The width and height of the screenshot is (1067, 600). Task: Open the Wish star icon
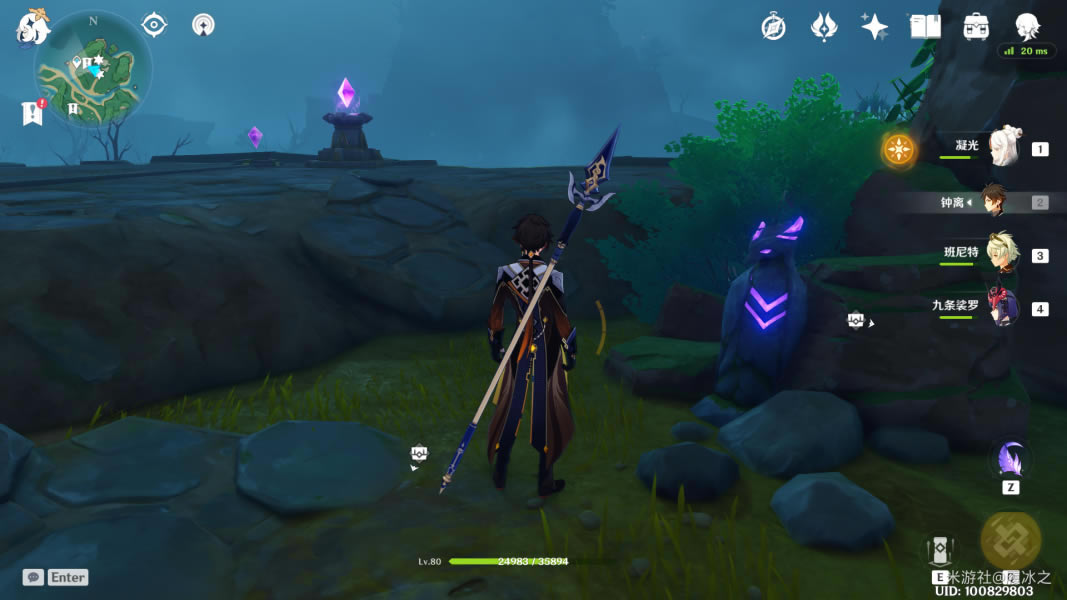click(x=874, y=27)
